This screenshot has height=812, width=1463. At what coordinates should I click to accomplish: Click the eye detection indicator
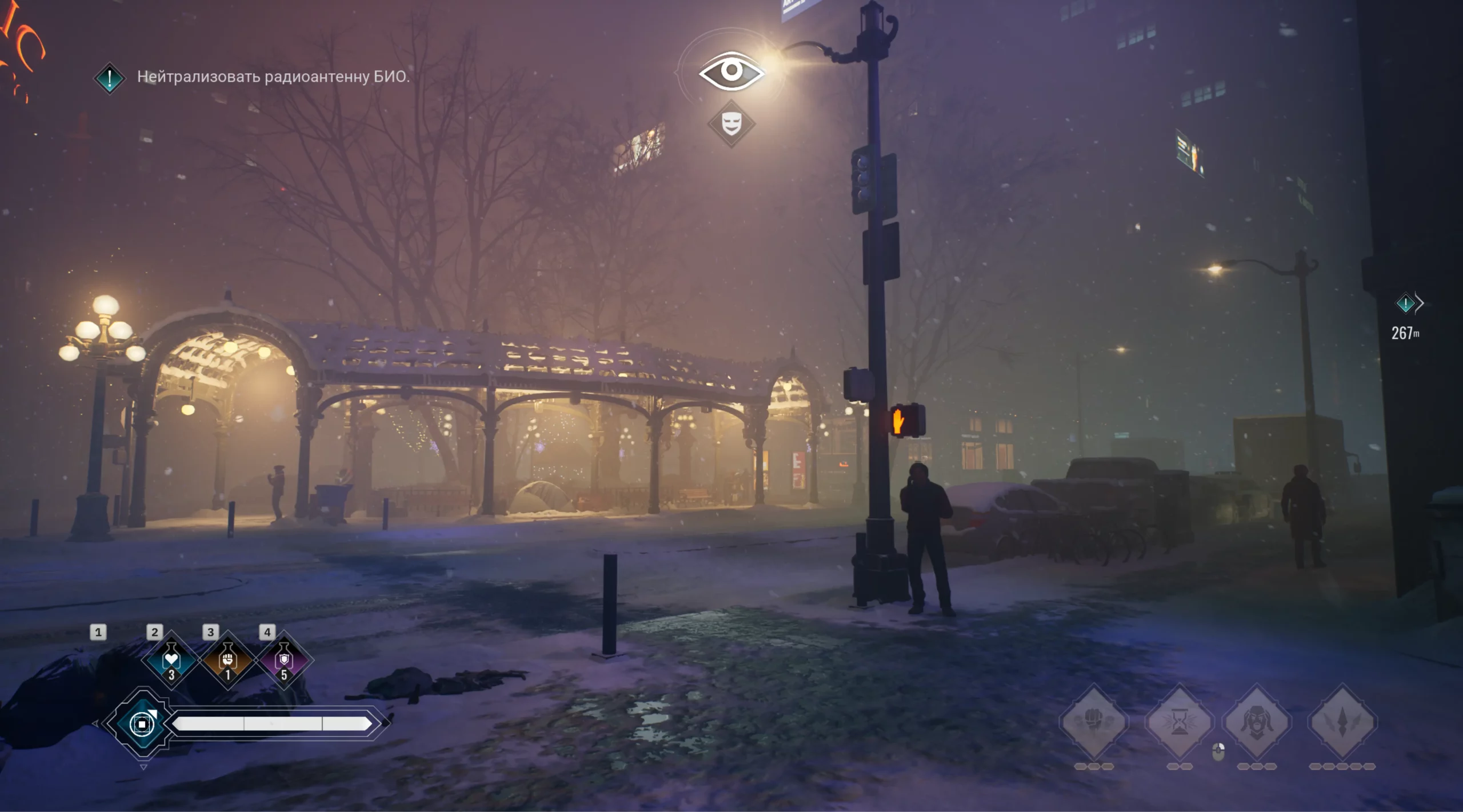pyautogui.click(x=731, y=72)
